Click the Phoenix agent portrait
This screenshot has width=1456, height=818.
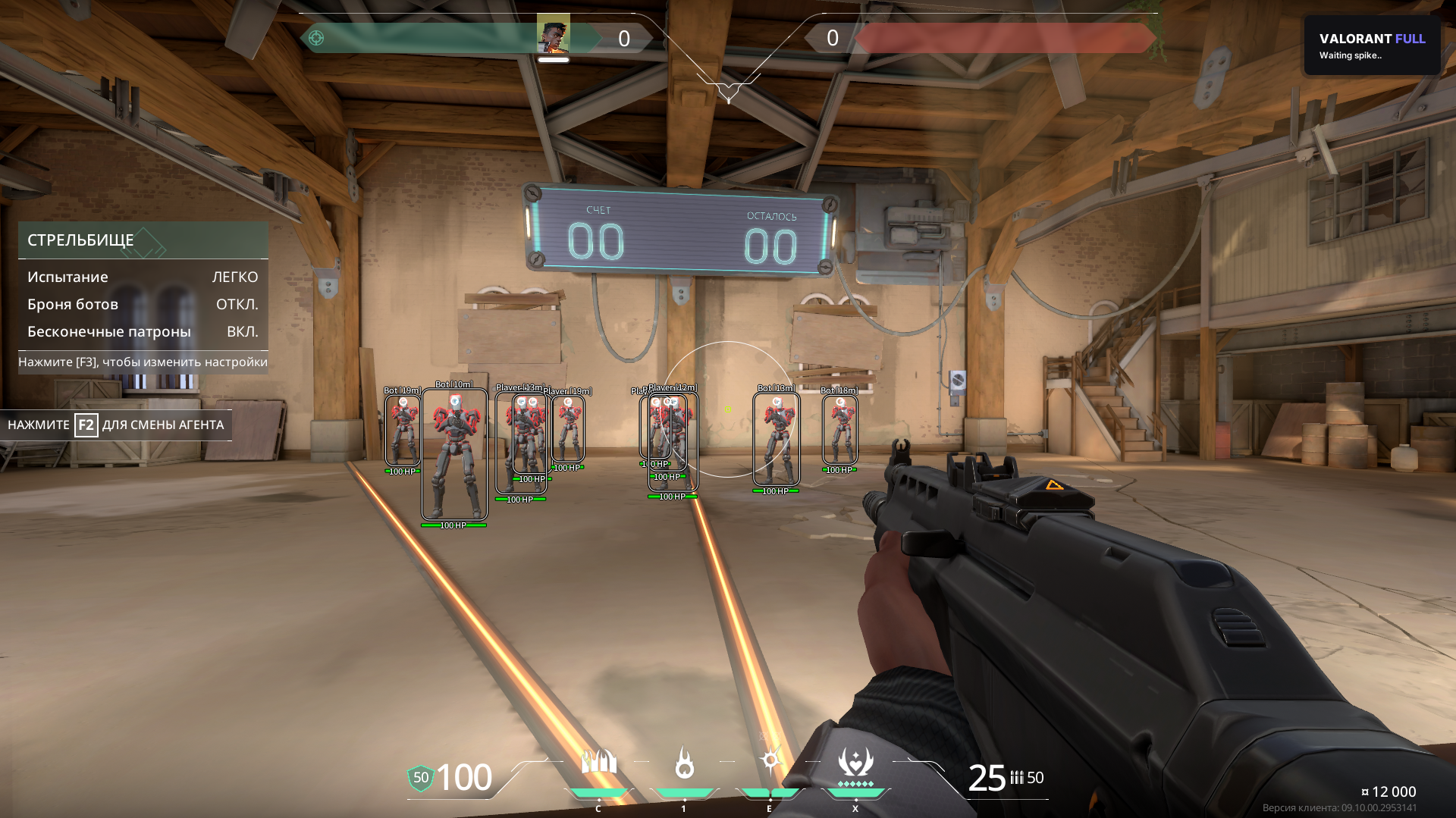pos(554,35)
